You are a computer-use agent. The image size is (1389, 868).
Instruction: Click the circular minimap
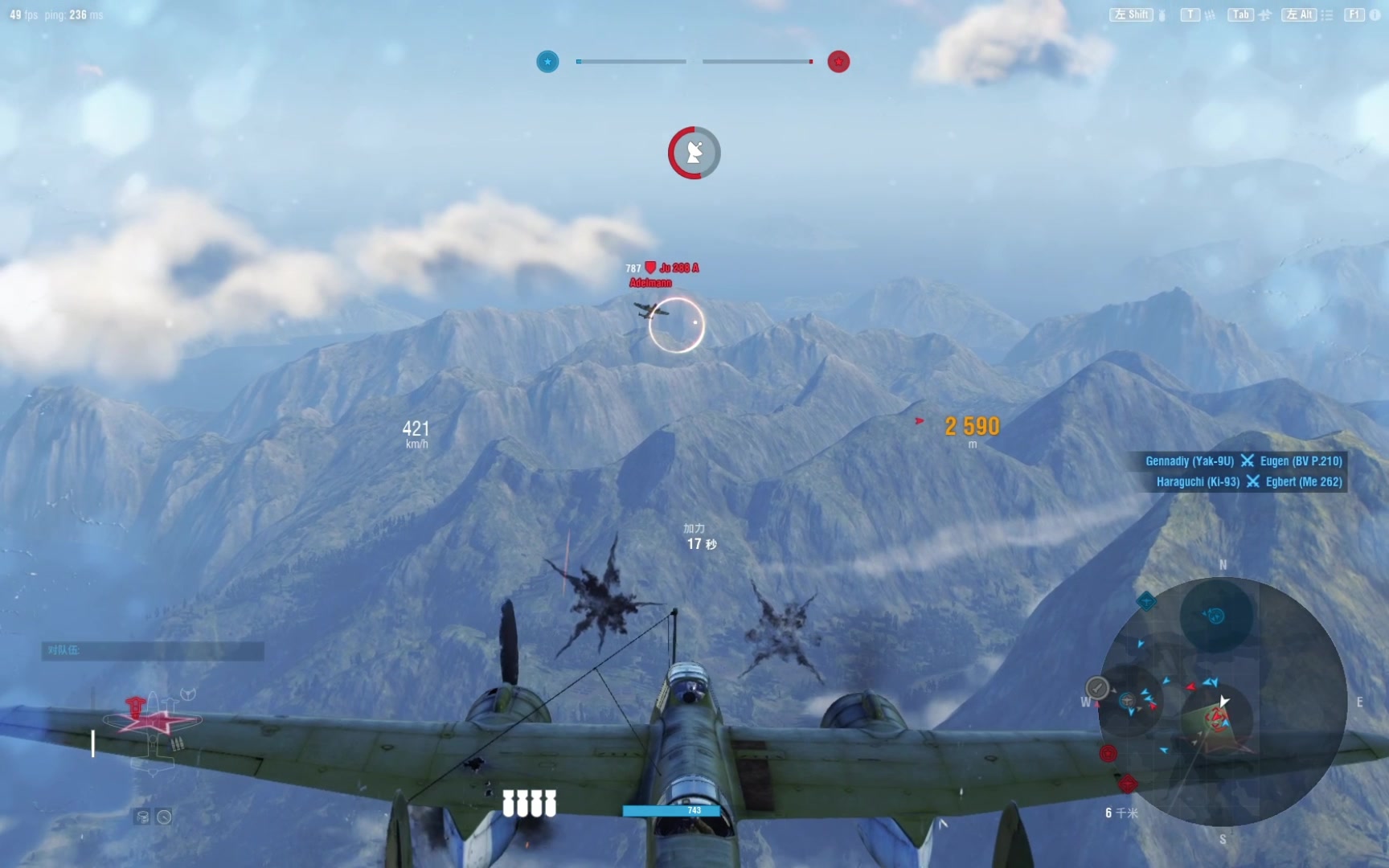(1221, 702)
